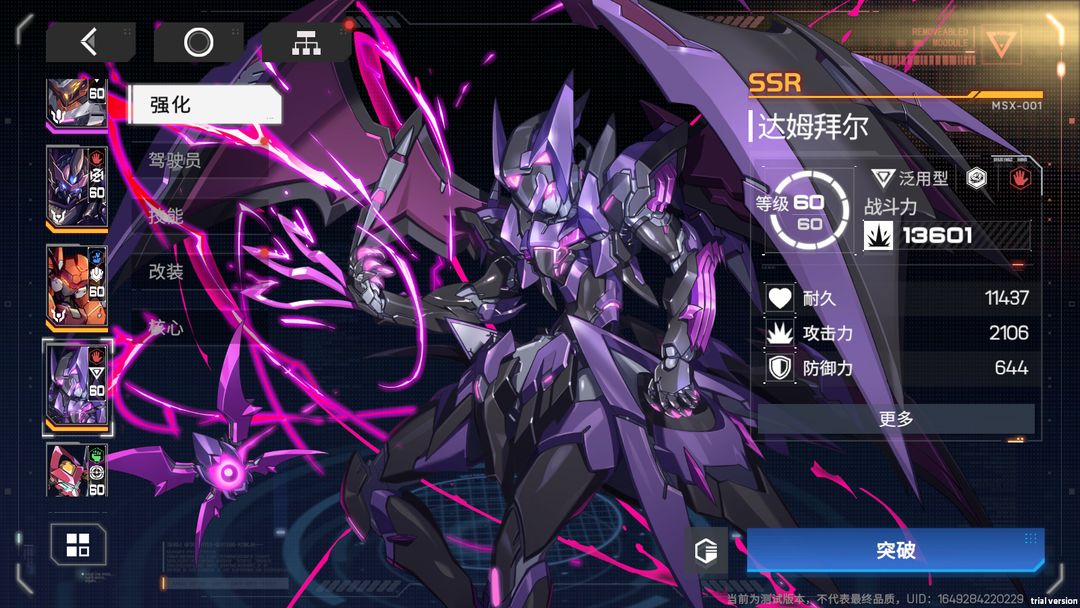Activate the blue 突破 button
1080x608 pixels.
coord(895,551)
